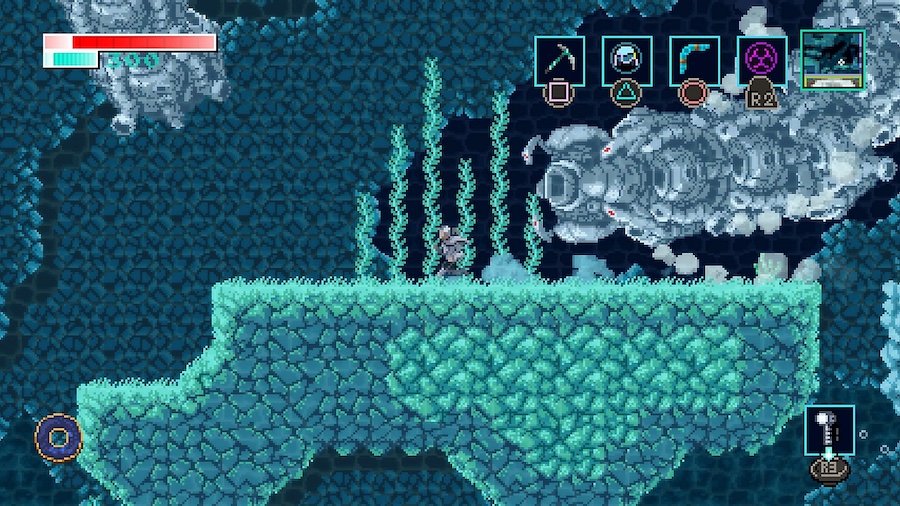Choose the boomerang weapon slot
Screen dimensions: 900x506
pyautogui.click(x=694, y=61)
